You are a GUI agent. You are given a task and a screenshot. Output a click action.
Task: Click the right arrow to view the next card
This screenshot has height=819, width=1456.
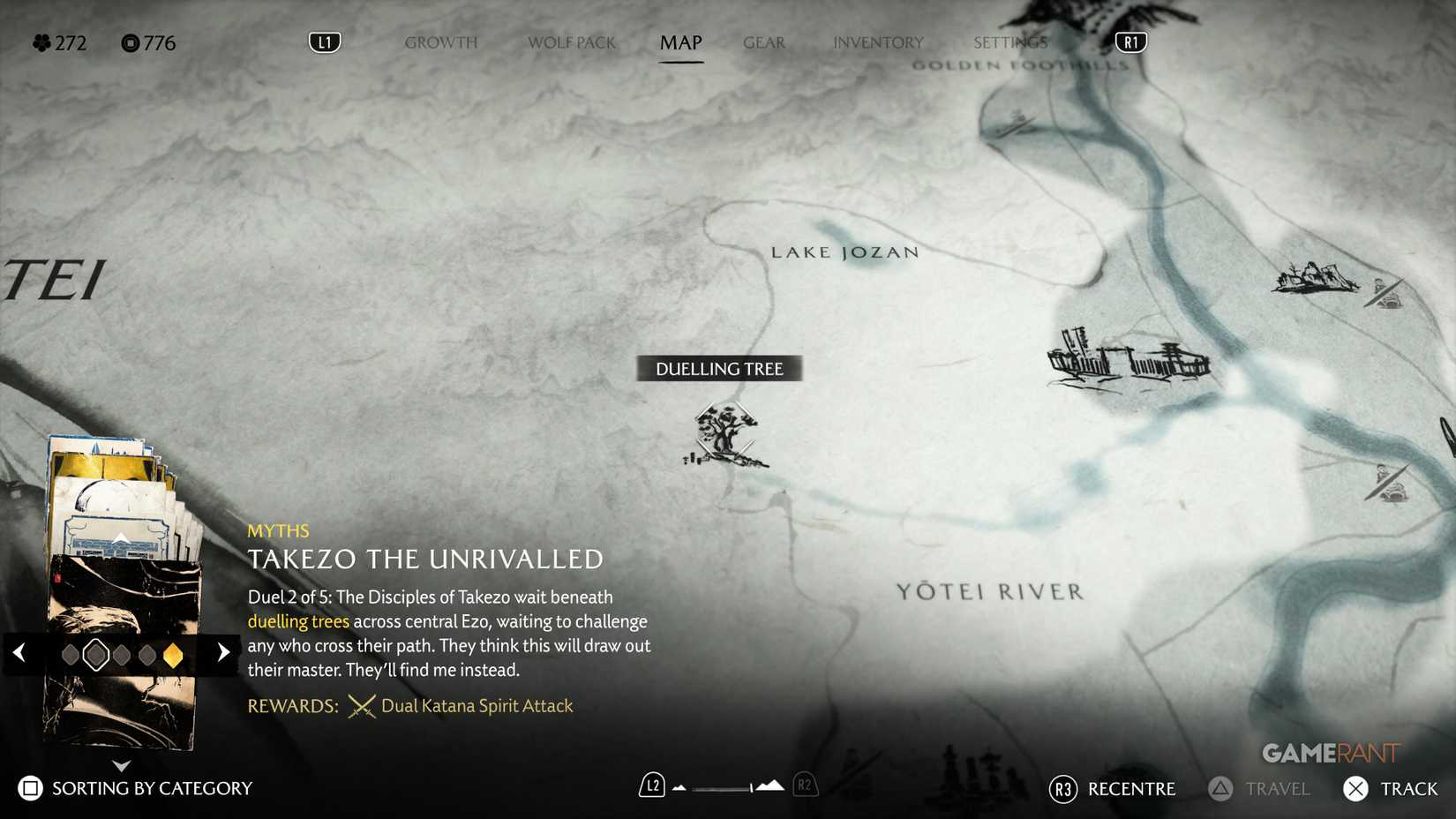(222, 653)
